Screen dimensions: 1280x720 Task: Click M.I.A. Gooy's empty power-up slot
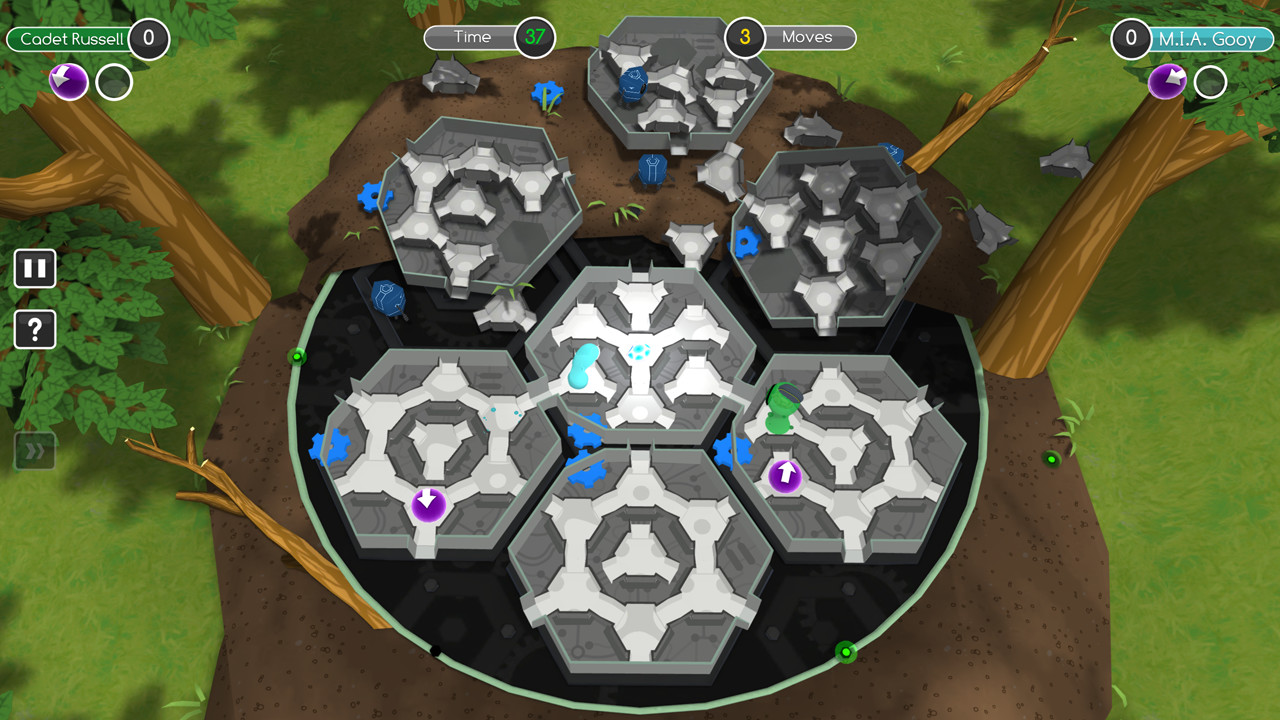point(1210,83)
